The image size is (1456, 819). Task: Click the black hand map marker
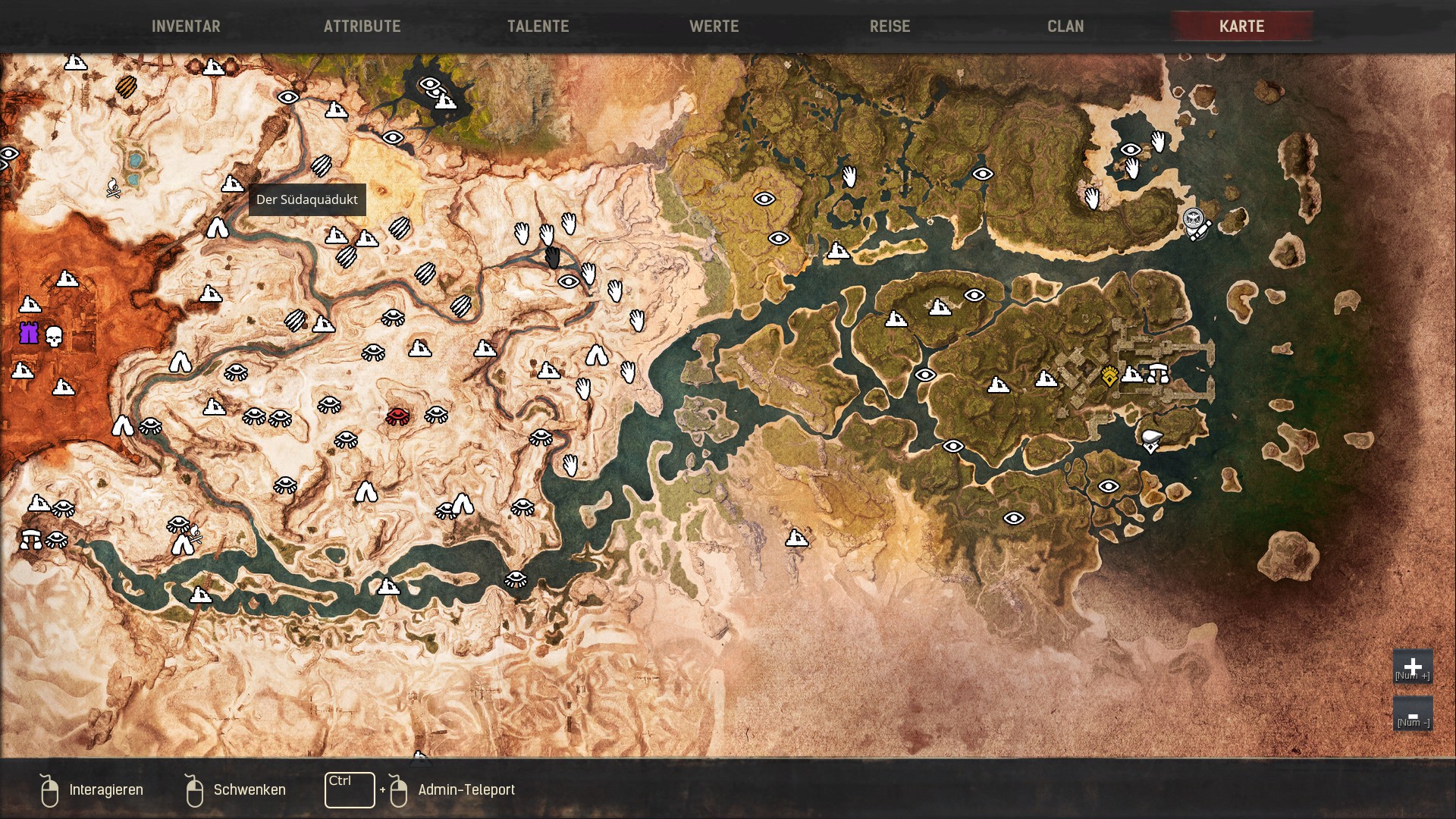(x=553, y=258)
